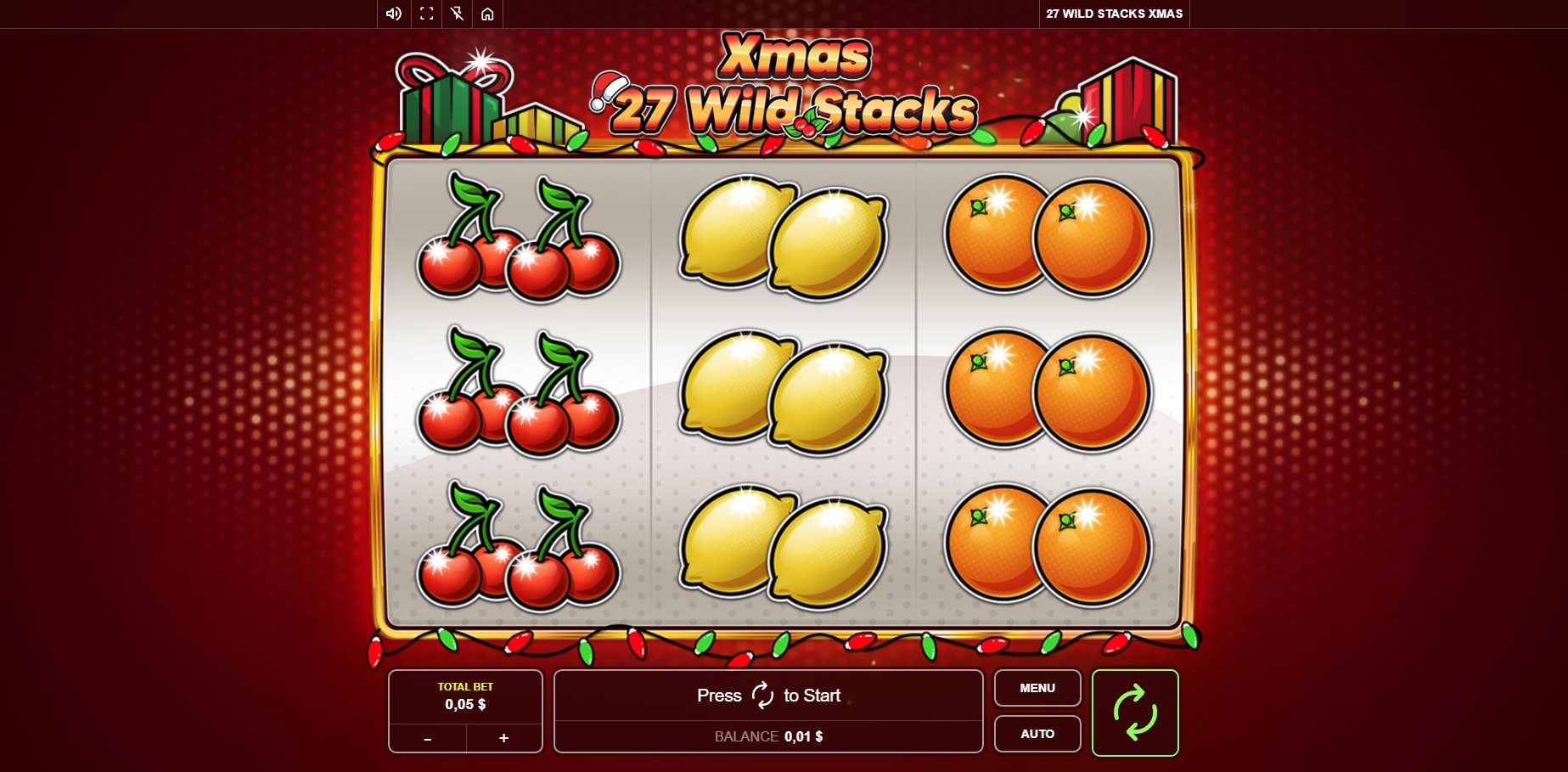The height and width of the screenshot is (772, 1568).
Task: Open the MENU panel
Action: click(x=1037, y=688)
